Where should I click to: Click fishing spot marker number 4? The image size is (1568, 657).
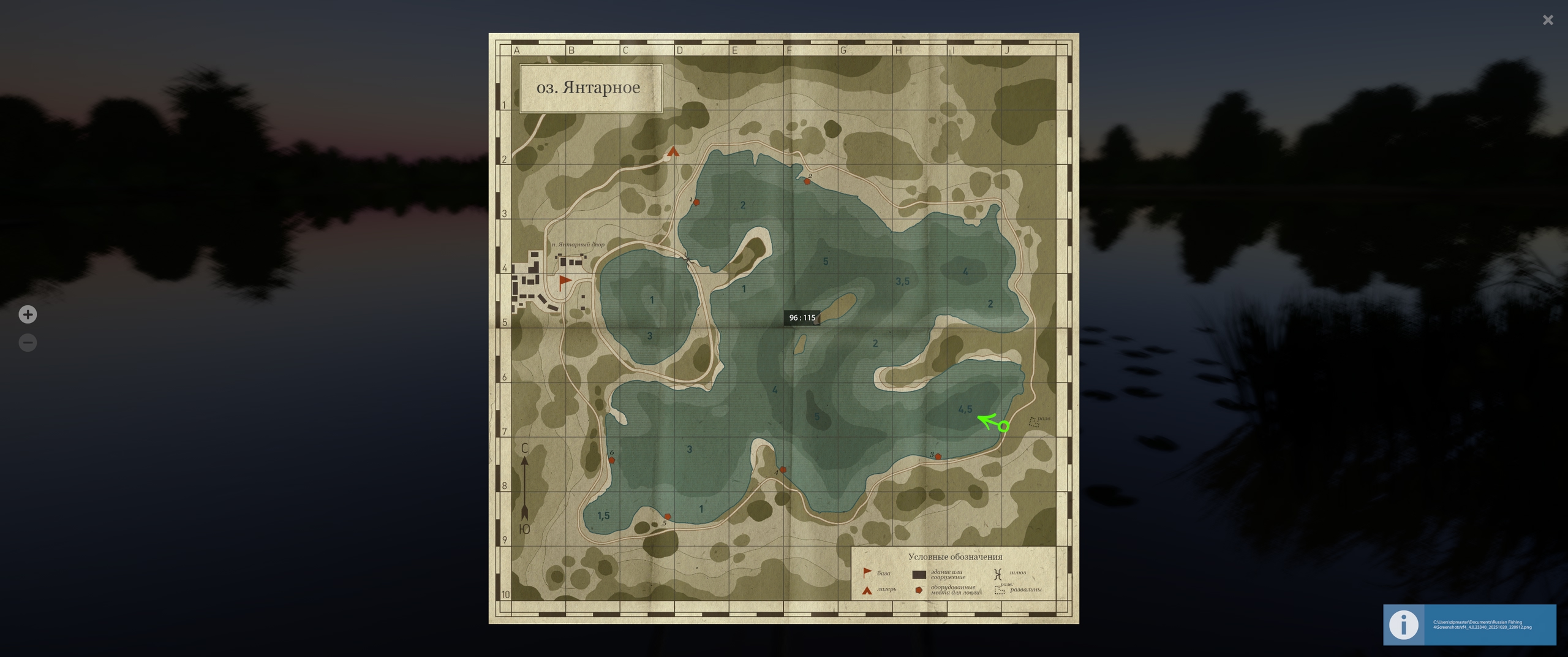point(783,470)
